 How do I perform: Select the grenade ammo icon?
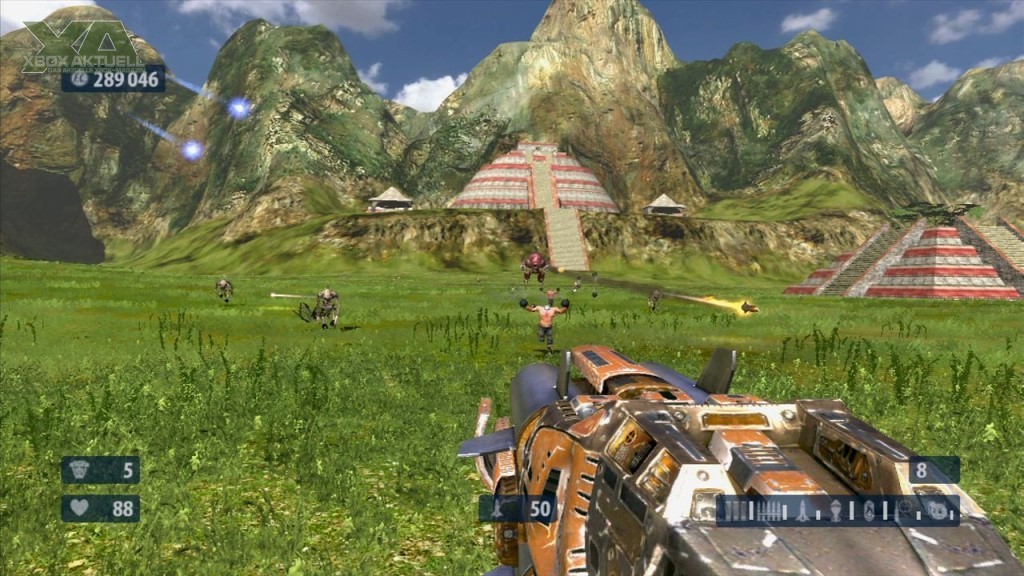click(x=836, y=511)
